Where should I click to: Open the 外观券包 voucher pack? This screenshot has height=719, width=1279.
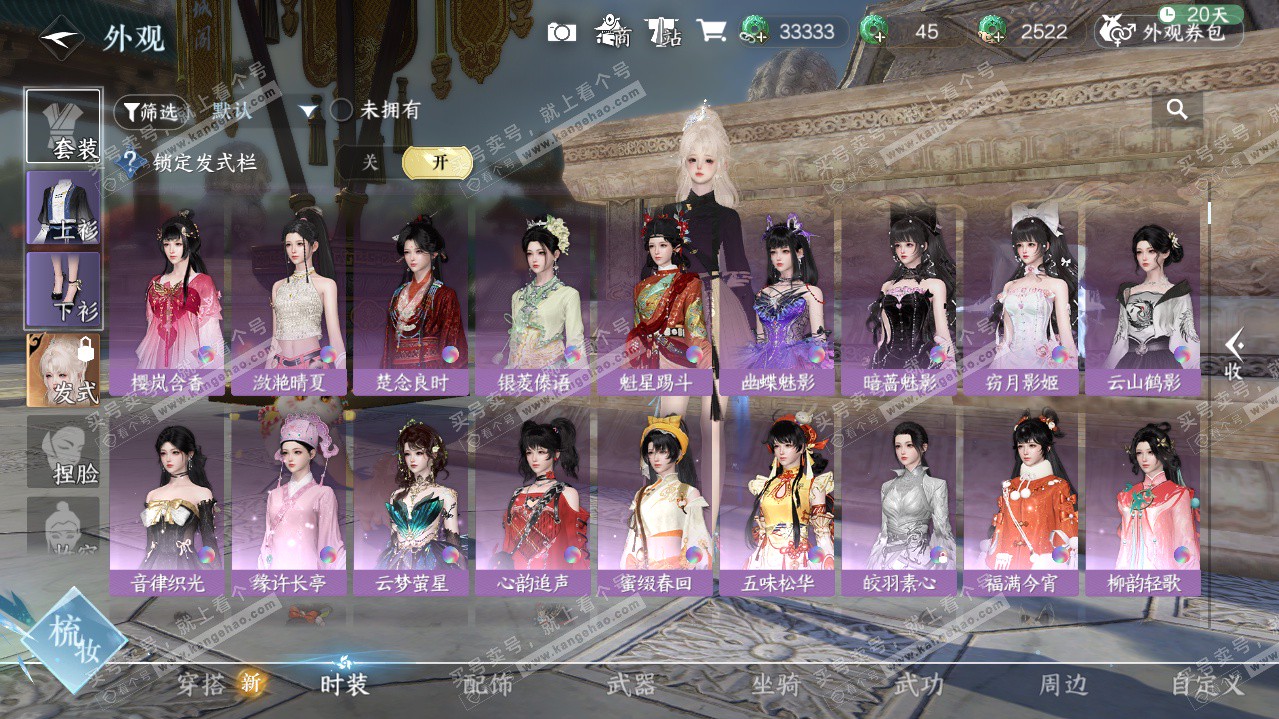click(1170, 32)
